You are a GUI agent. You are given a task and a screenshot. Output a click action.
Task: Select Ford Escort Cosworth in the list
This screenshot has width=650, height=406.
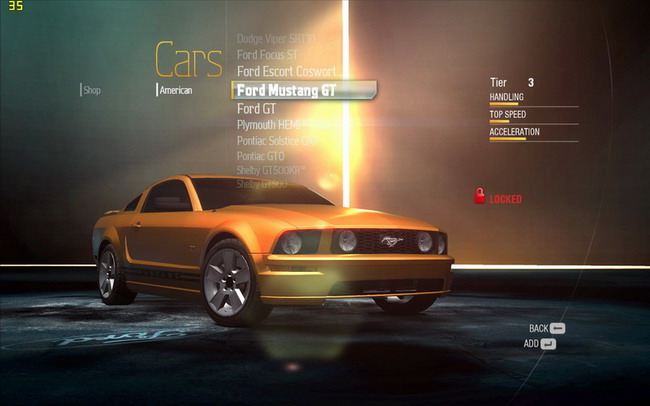coord(286,72)
